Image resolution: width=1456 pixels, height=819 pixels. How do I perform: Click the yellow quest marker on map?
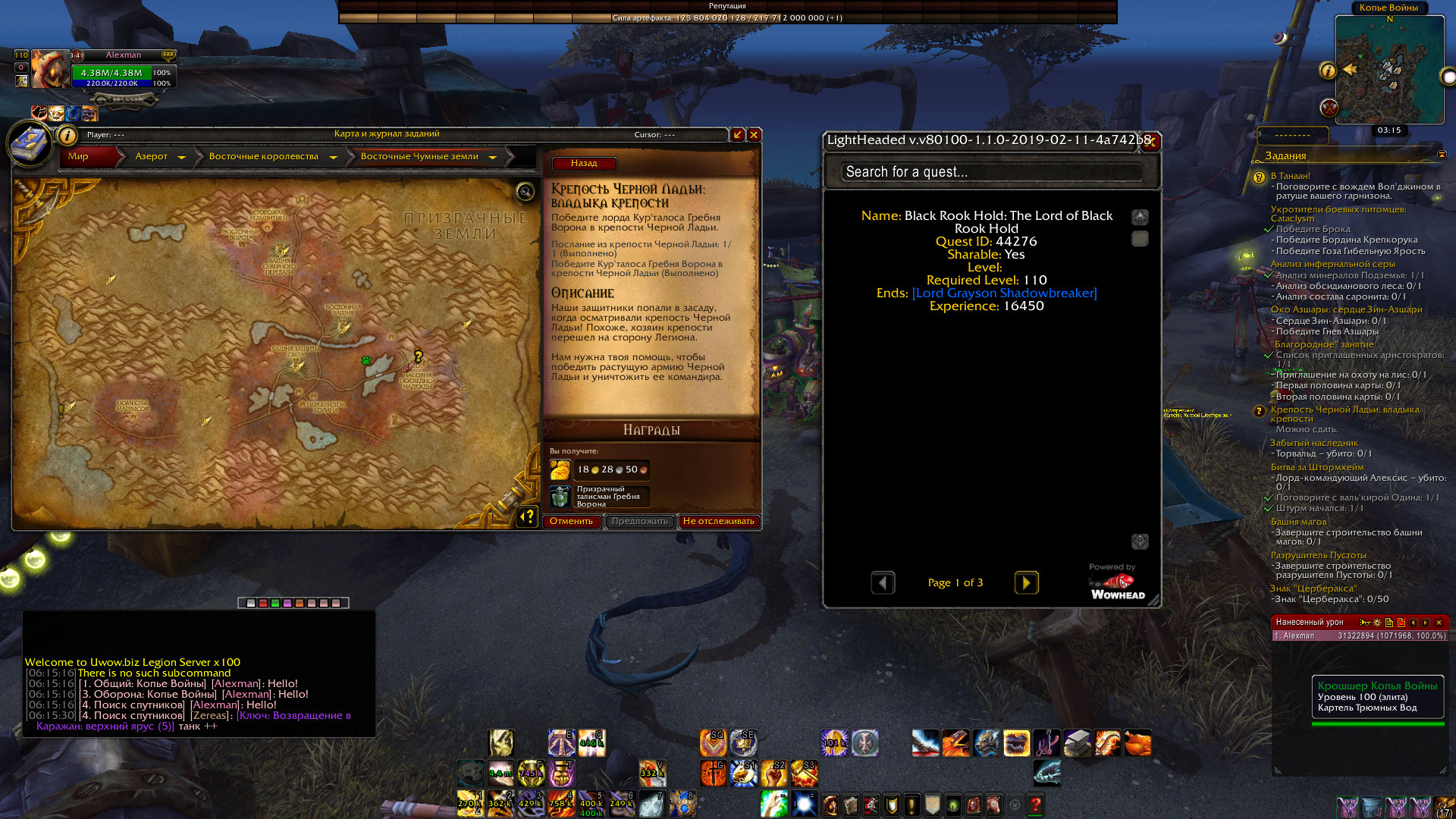[418, 356]
